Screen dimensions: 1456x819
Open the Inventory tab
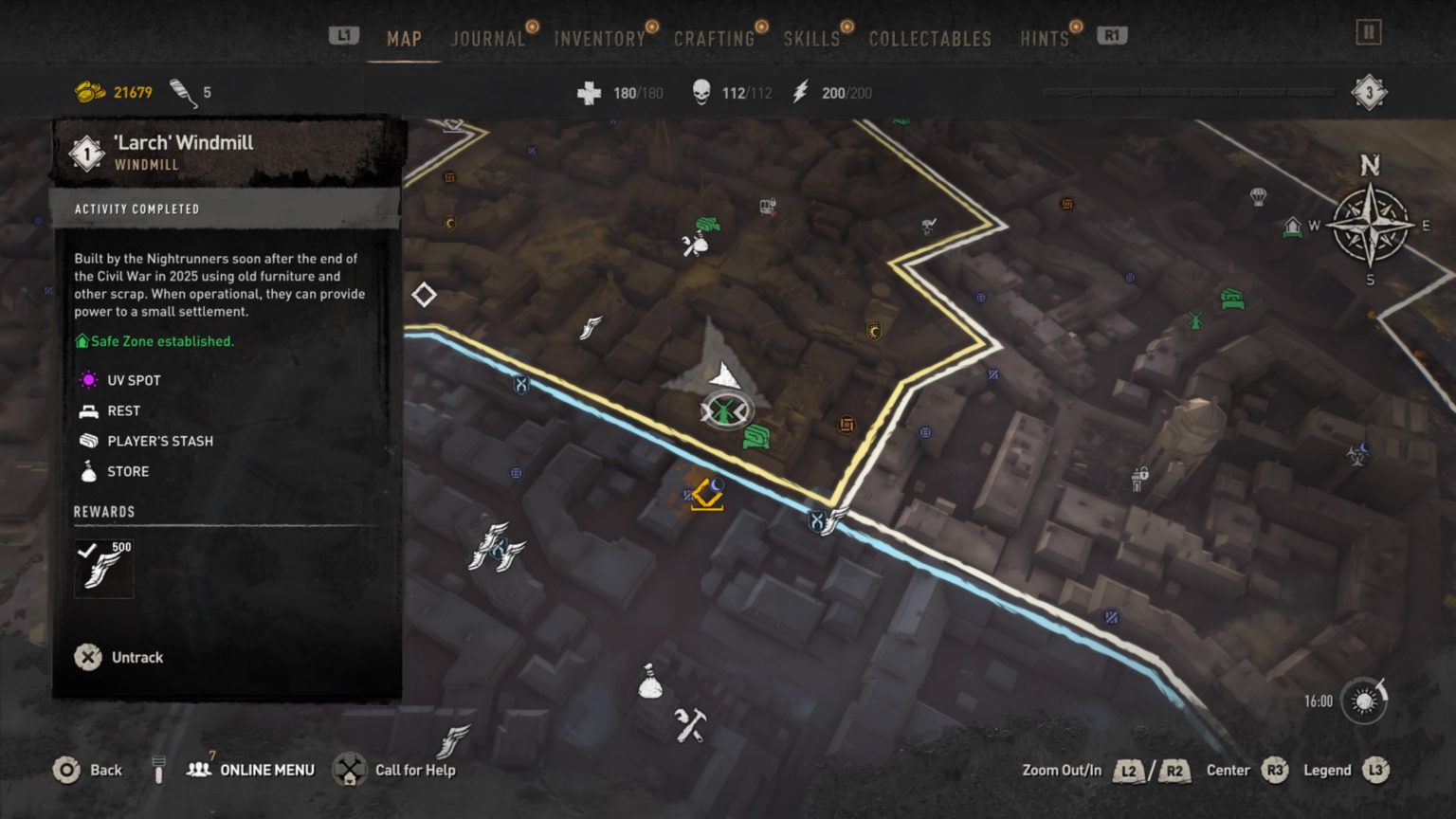coord(598,39)
